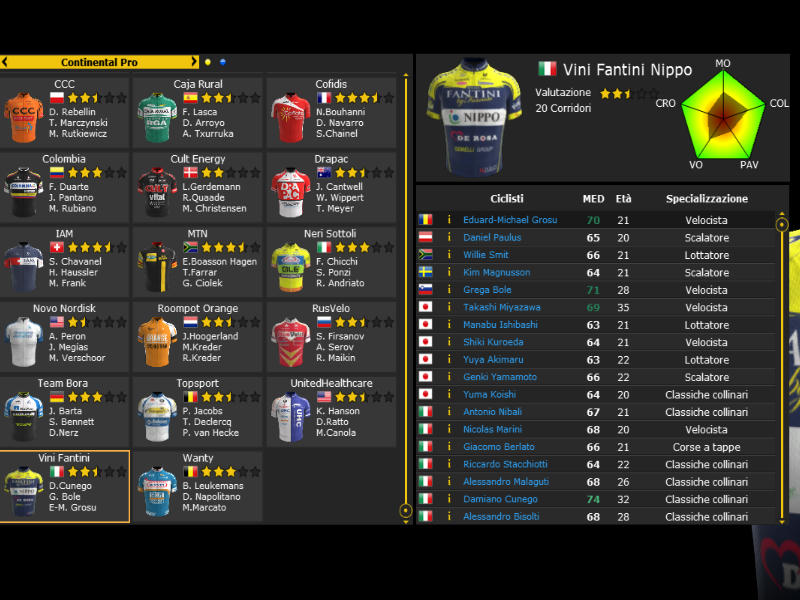Select the Wanty team tile

pos(198,486)
